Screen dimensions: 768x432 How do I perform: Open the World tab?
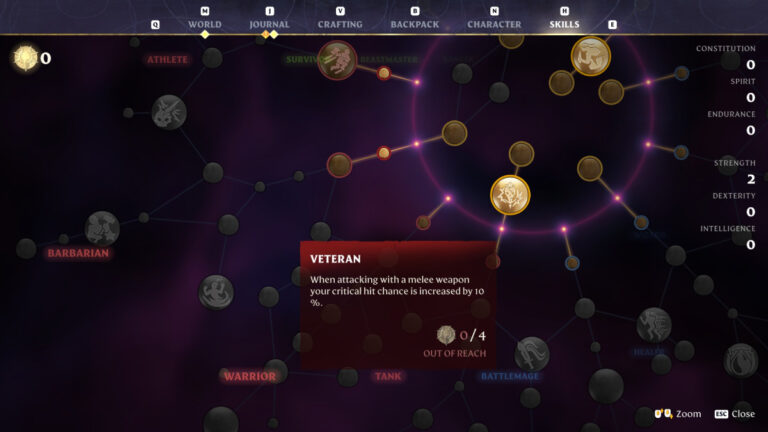point(204,24)
